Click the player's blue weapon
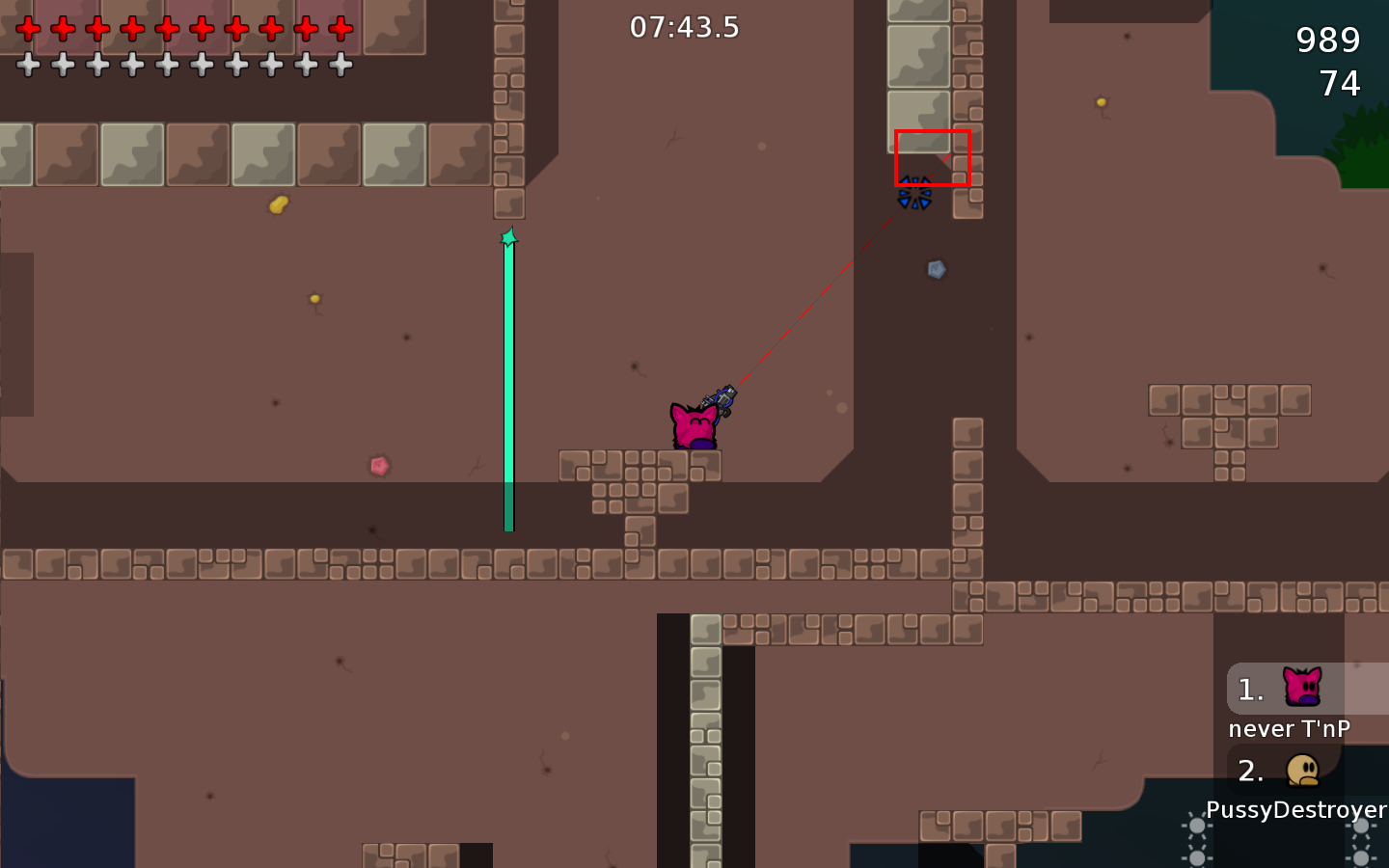1389x868 pixels. click(x=723, y=396)
